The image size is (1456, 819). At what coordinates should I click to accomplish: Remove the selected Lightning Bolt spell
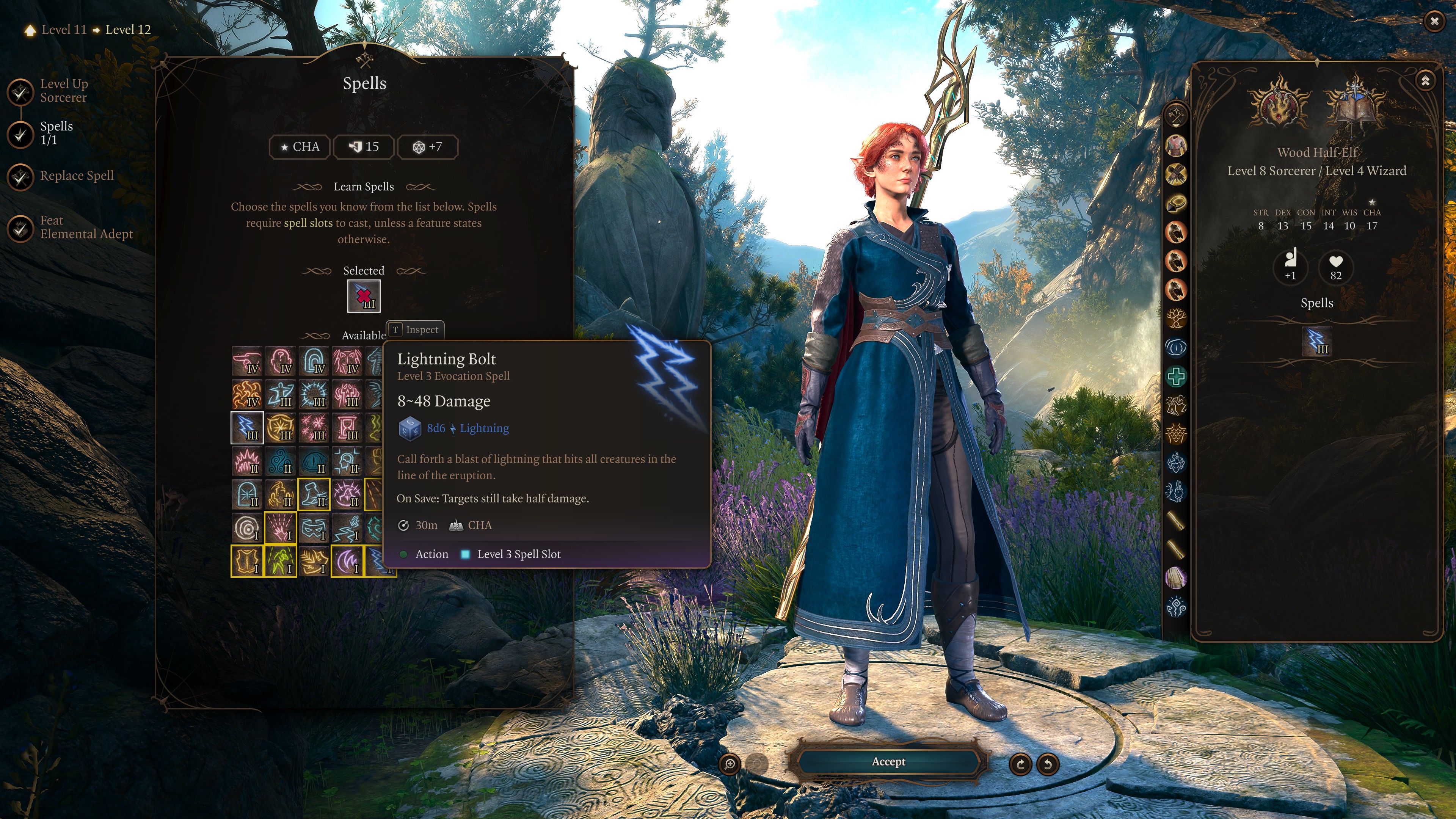364,296
